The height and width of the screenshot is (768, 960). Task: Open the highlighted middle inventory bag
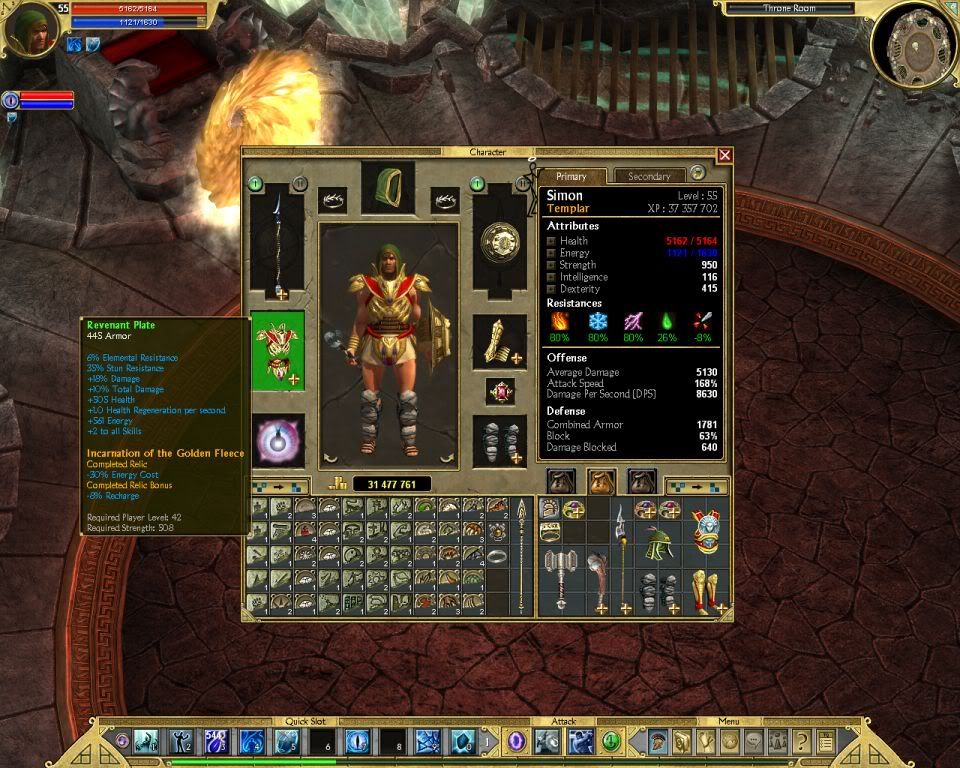coord(600,482)
